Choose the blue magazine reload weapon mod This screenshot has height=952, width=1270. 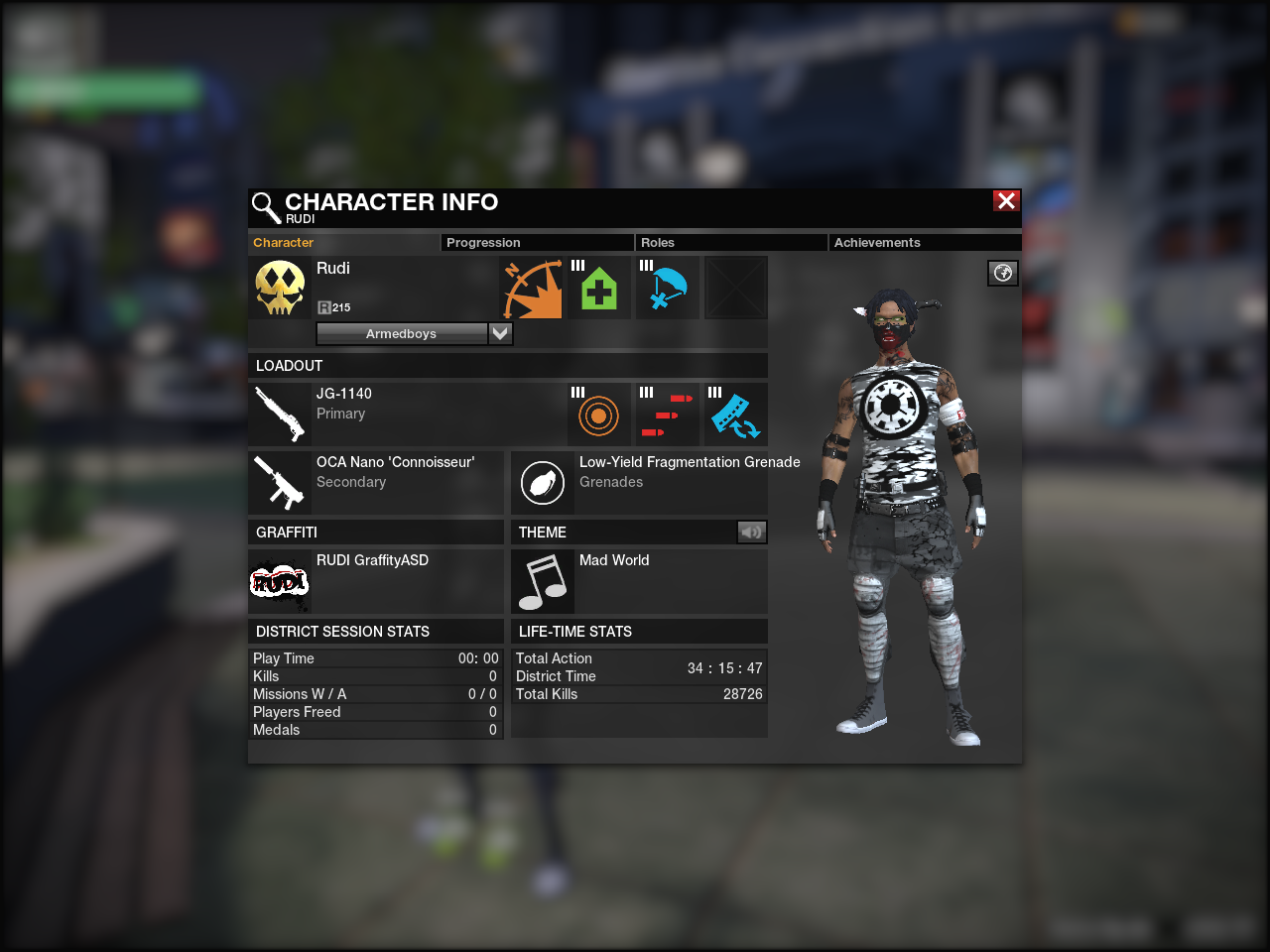pyautogui.click(x=735, y=416)
